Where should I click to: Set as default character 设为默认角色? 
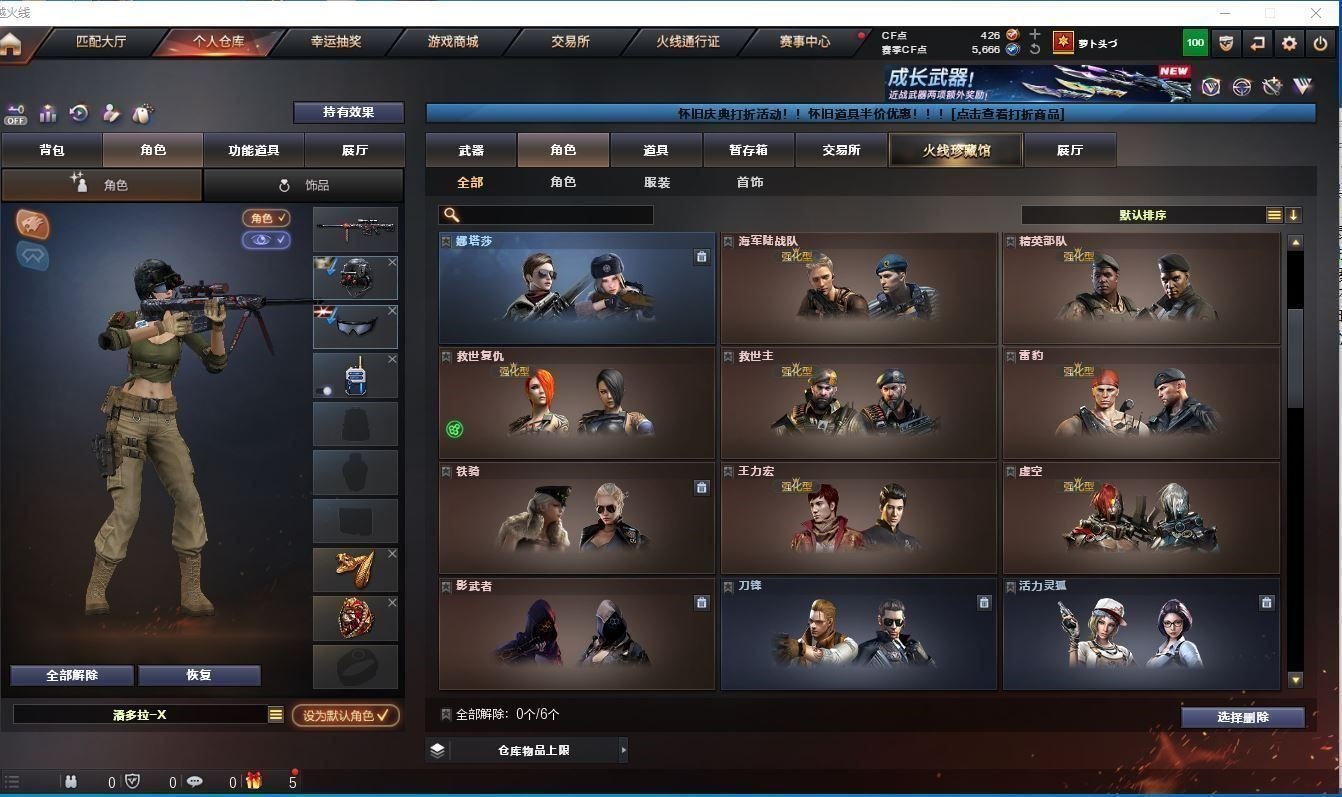coord(345,715)
